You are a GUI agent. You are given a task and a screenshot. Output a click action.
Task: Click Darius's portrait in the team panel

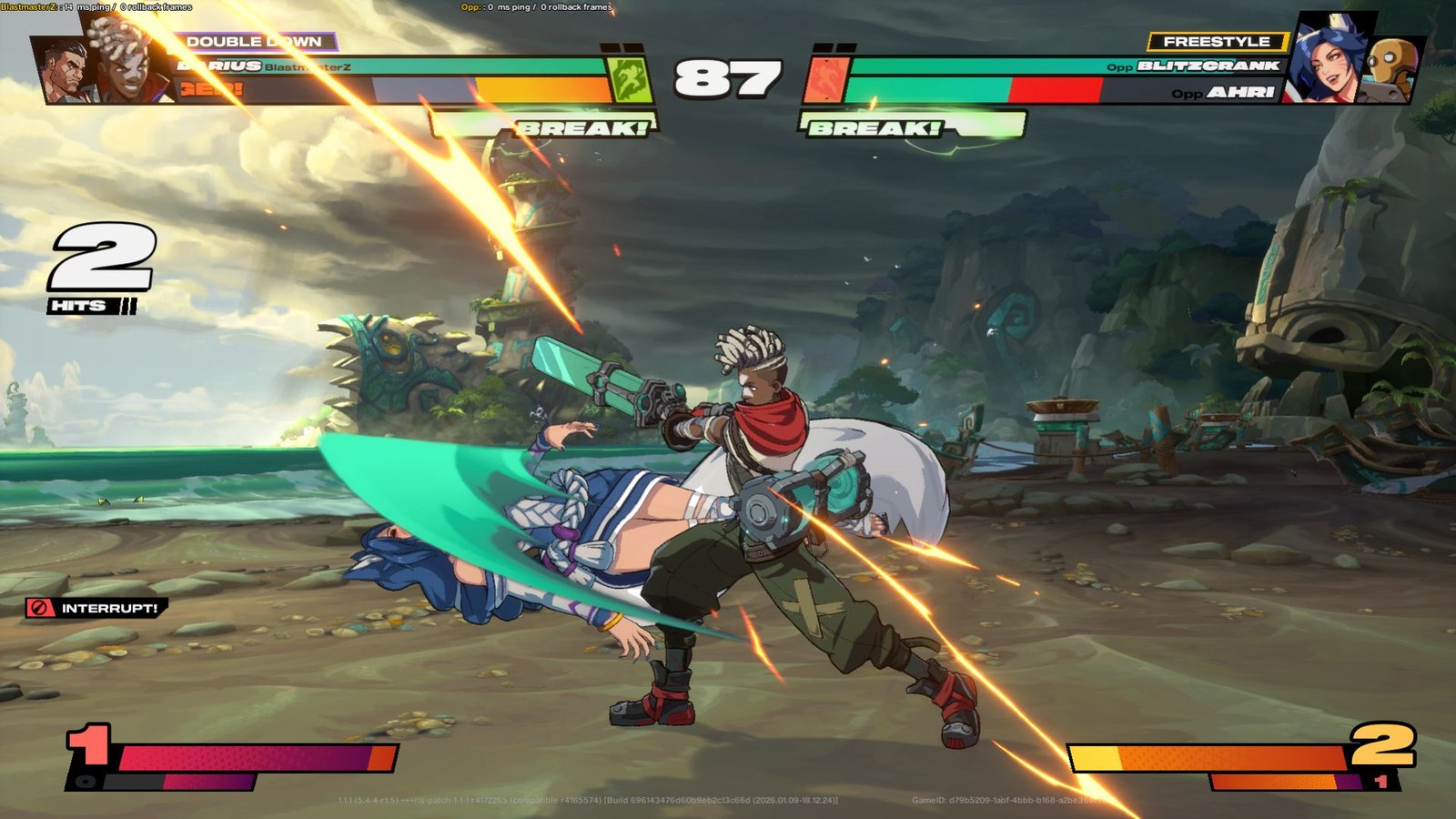tap(66, 69)
